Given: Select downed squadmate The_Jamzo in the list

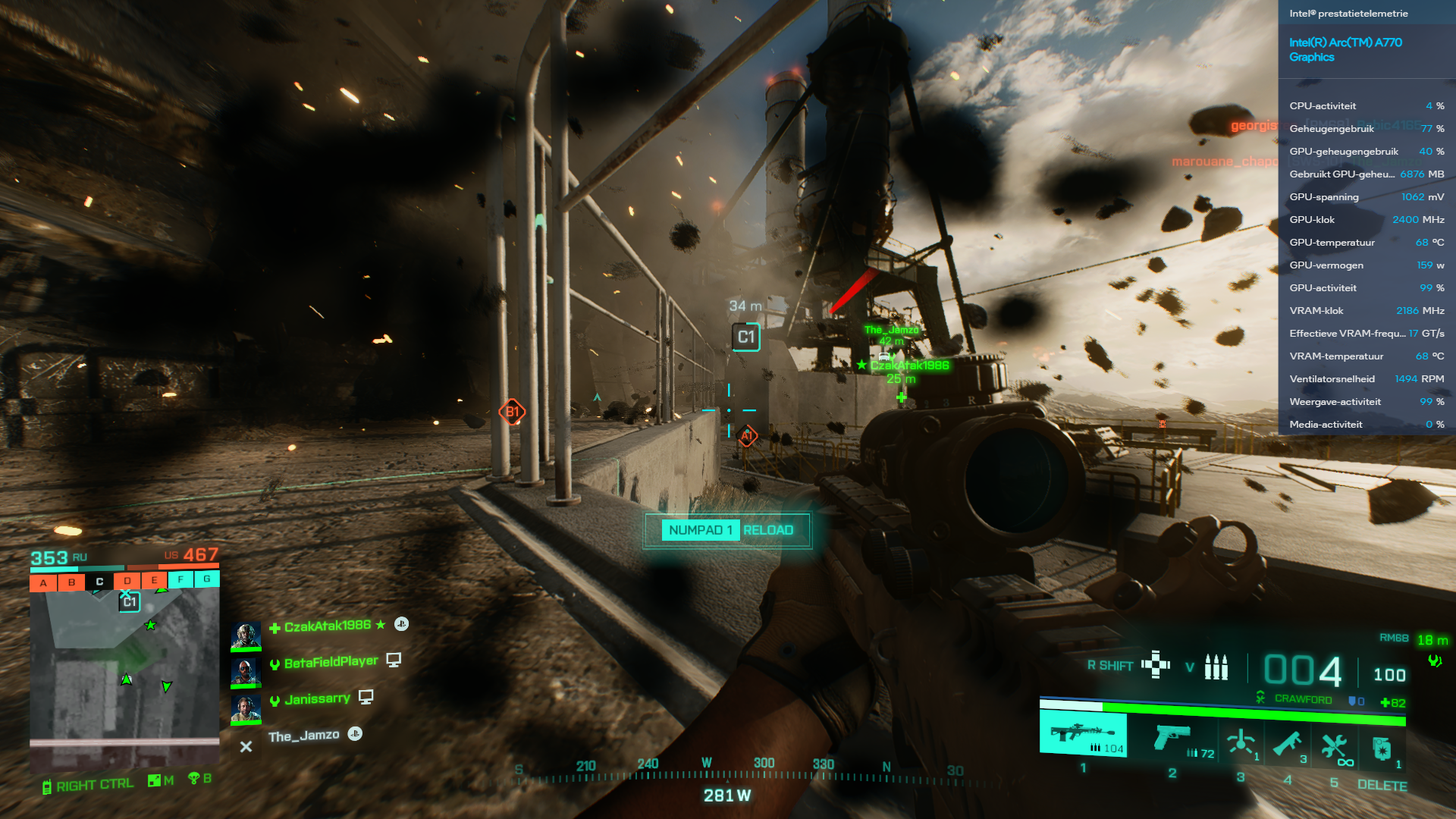Looking at the screenshot, I should [303, 736].
